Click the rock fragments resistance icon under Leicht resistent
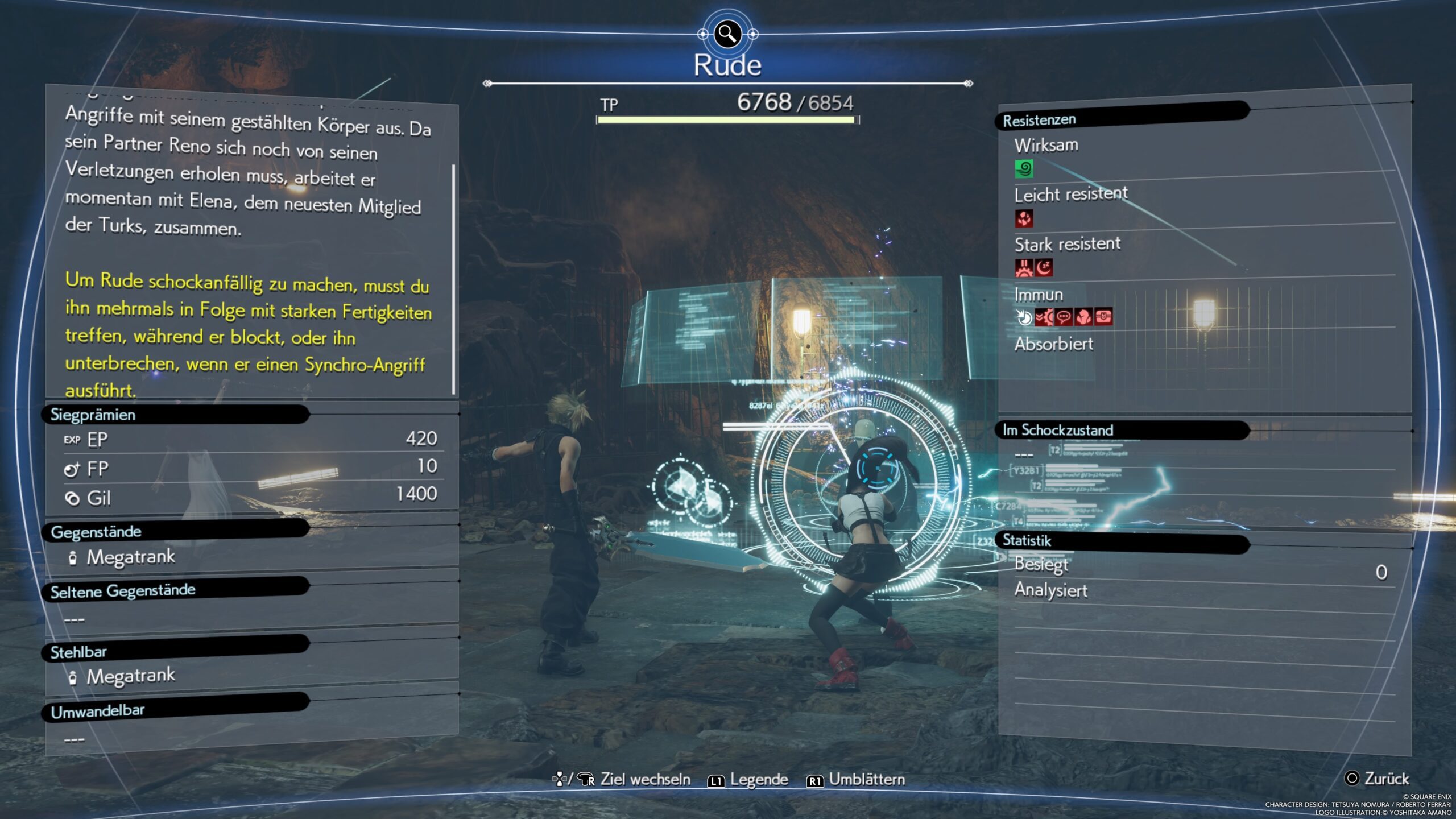This screenshot has width=1456, height=819. 1024,218
